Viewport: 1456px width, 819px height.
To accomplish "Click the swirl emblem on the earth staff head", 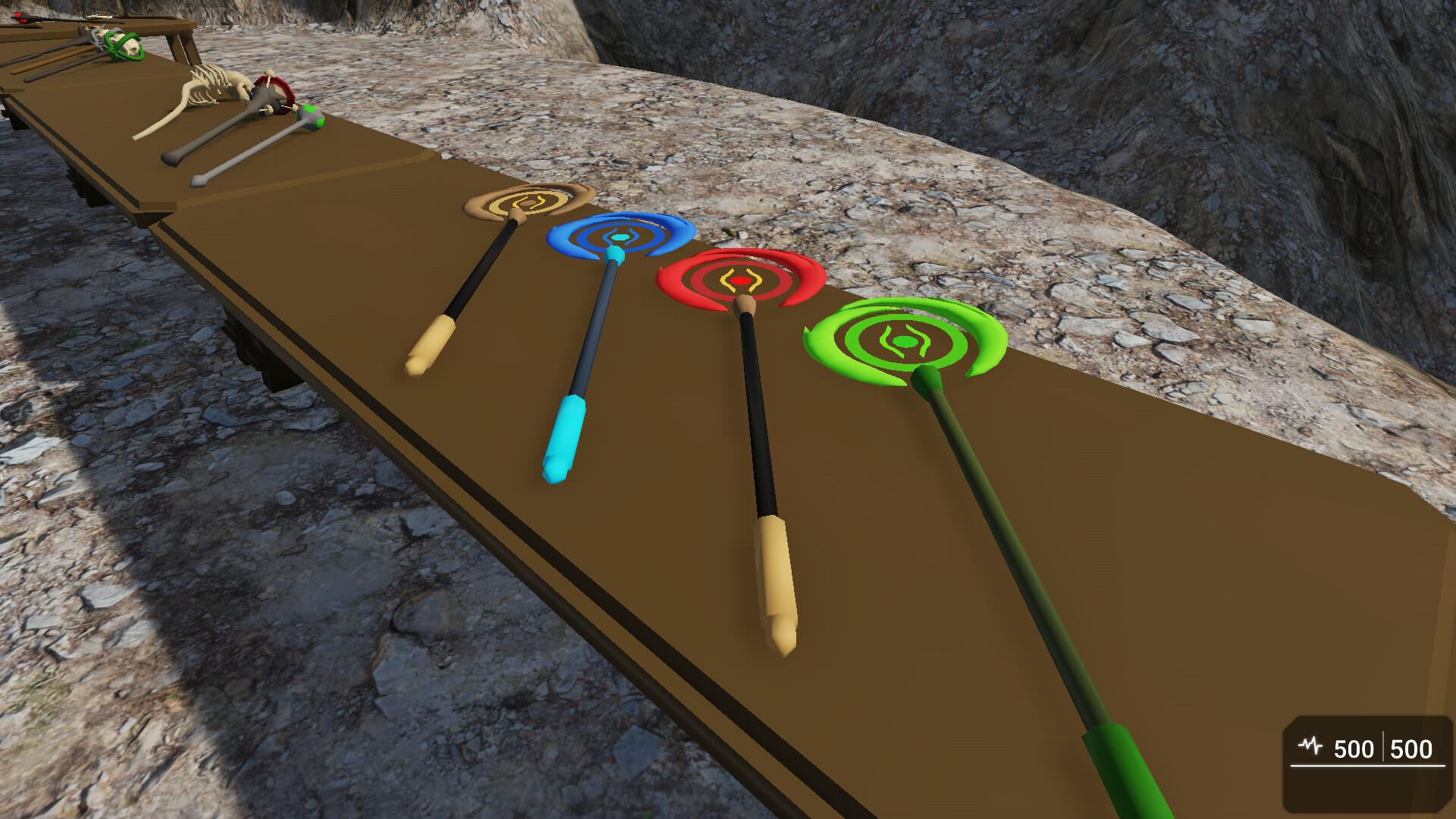I will (x=526, y=203).
